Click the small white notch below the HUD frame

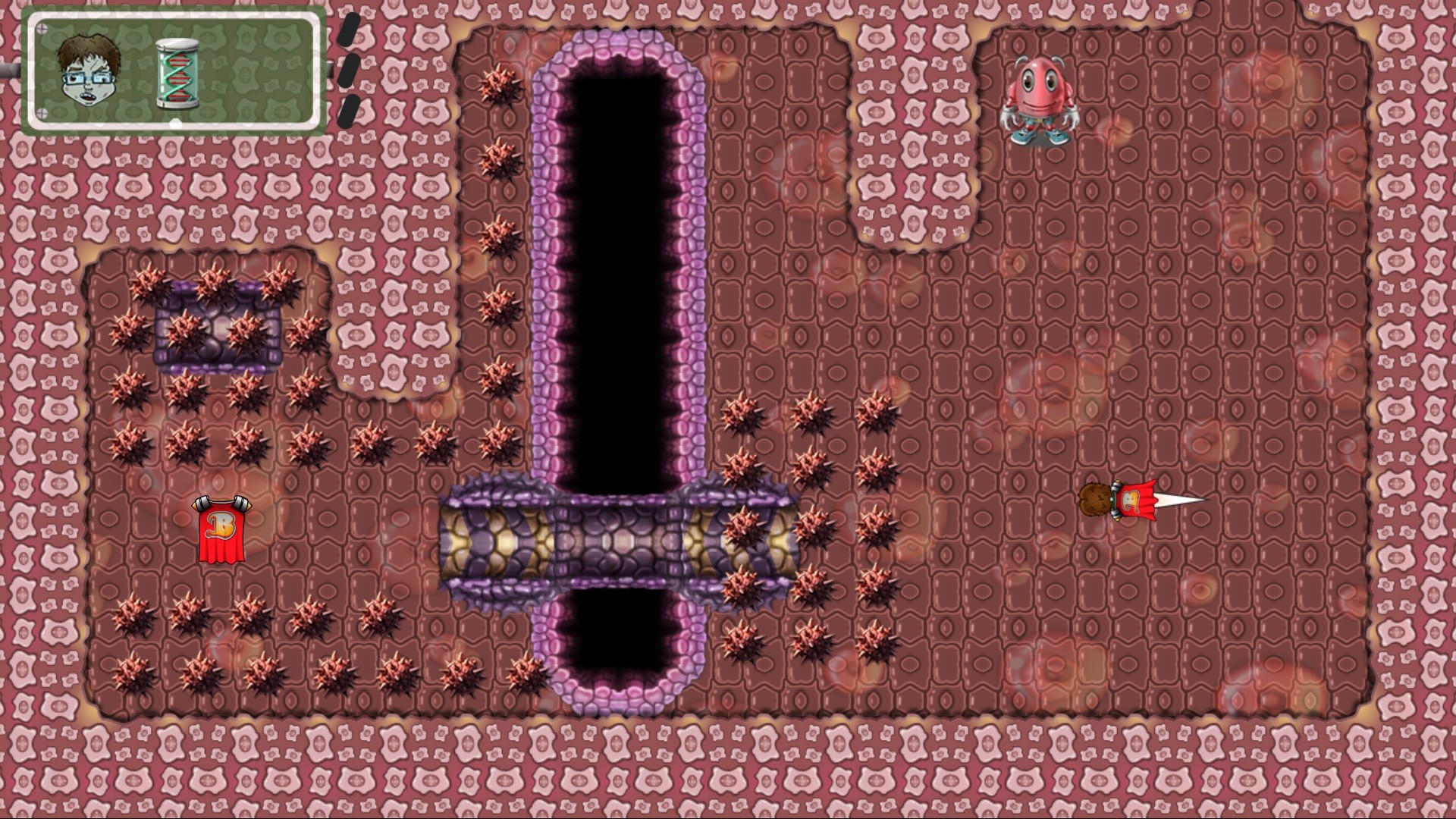coord(176,122)
